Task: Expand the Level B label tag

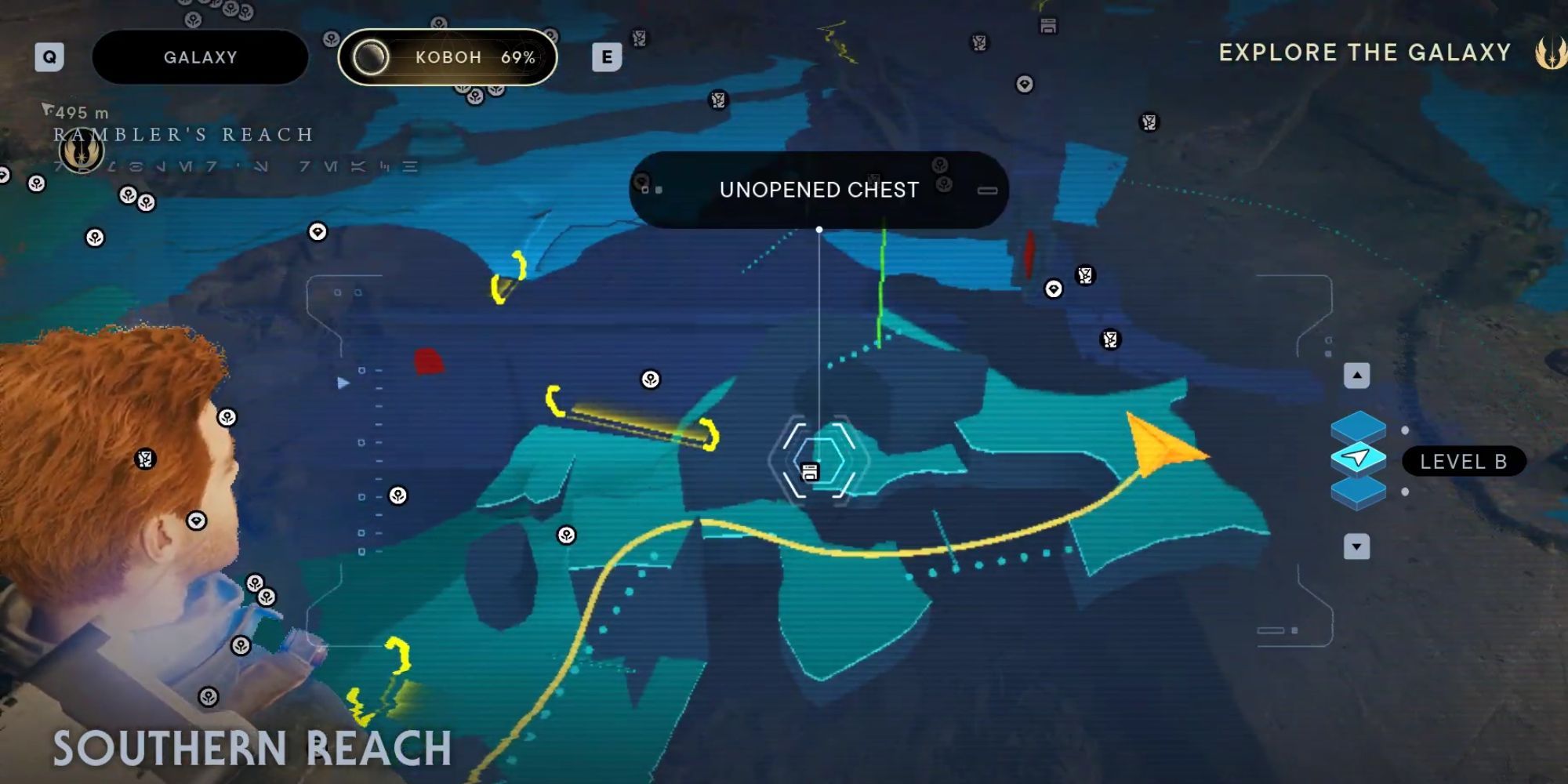Action: point(1463,462)
